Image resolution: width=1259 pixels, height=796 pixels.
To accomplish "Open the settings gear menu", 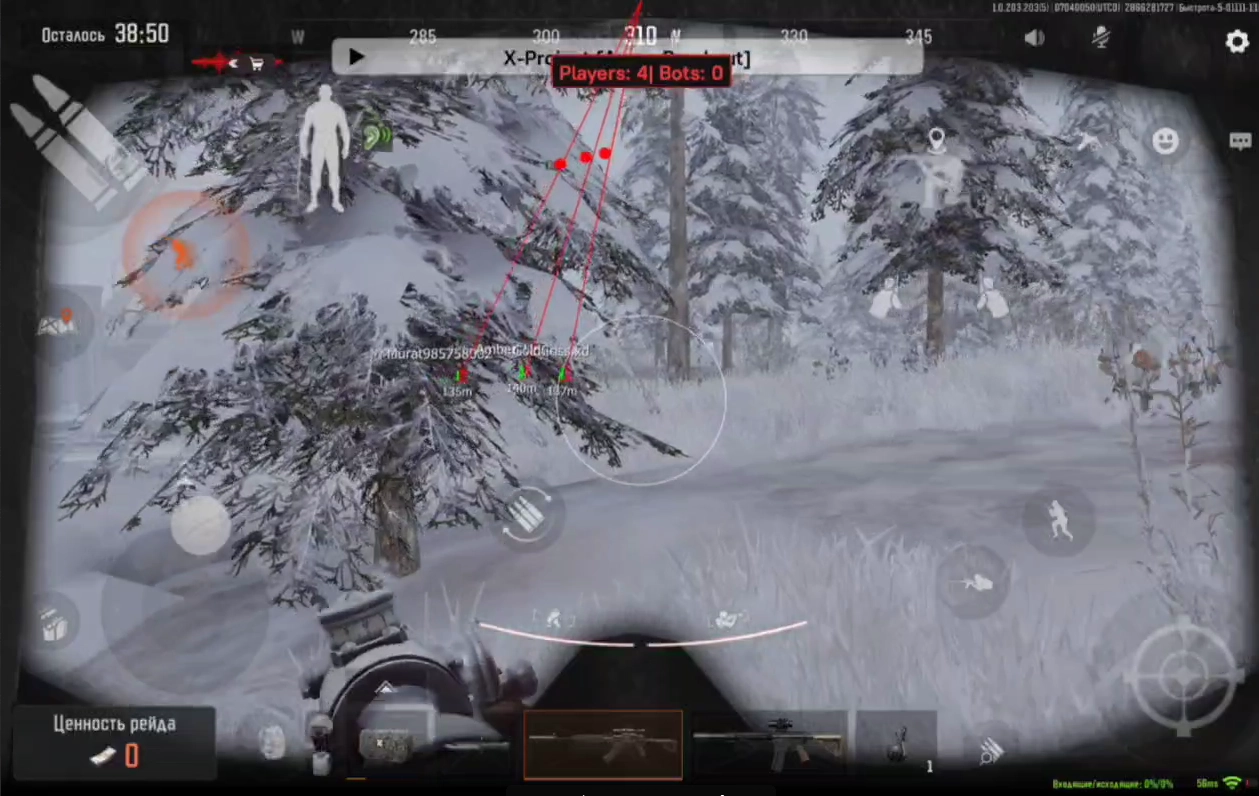I will (1237, 41).
